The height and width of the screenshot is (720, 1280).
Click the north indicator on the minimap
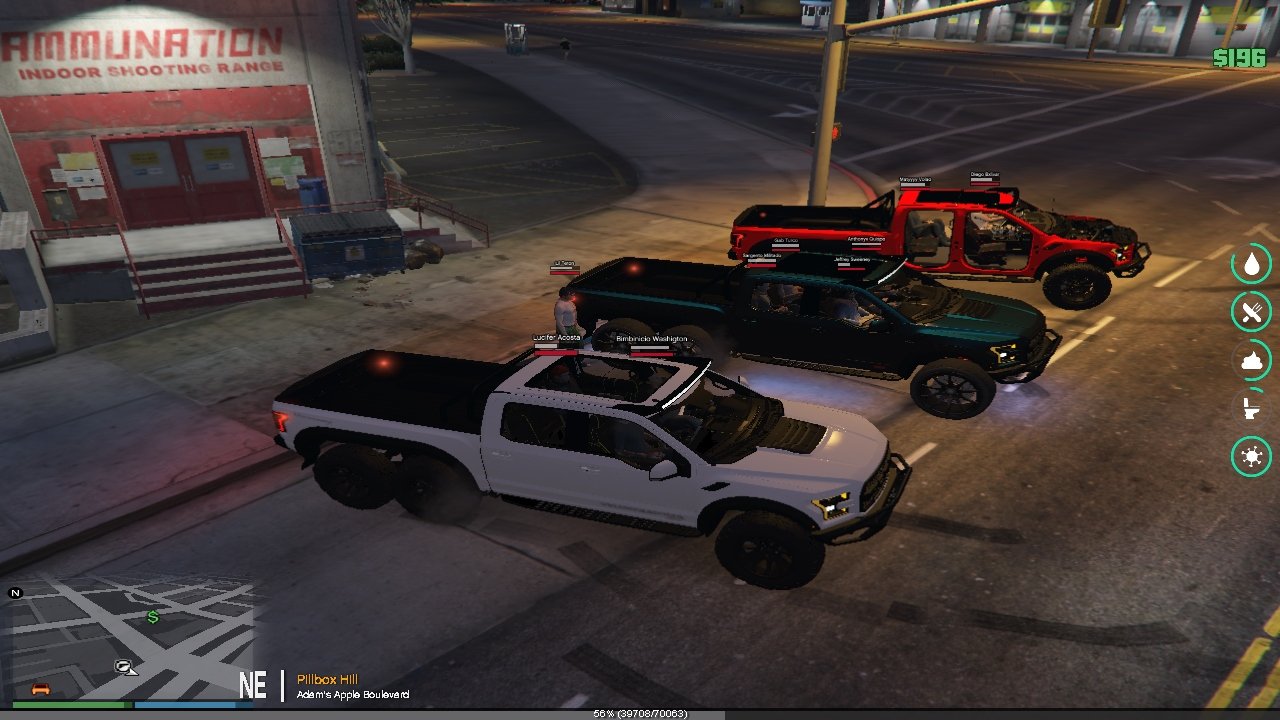[15, 593]
